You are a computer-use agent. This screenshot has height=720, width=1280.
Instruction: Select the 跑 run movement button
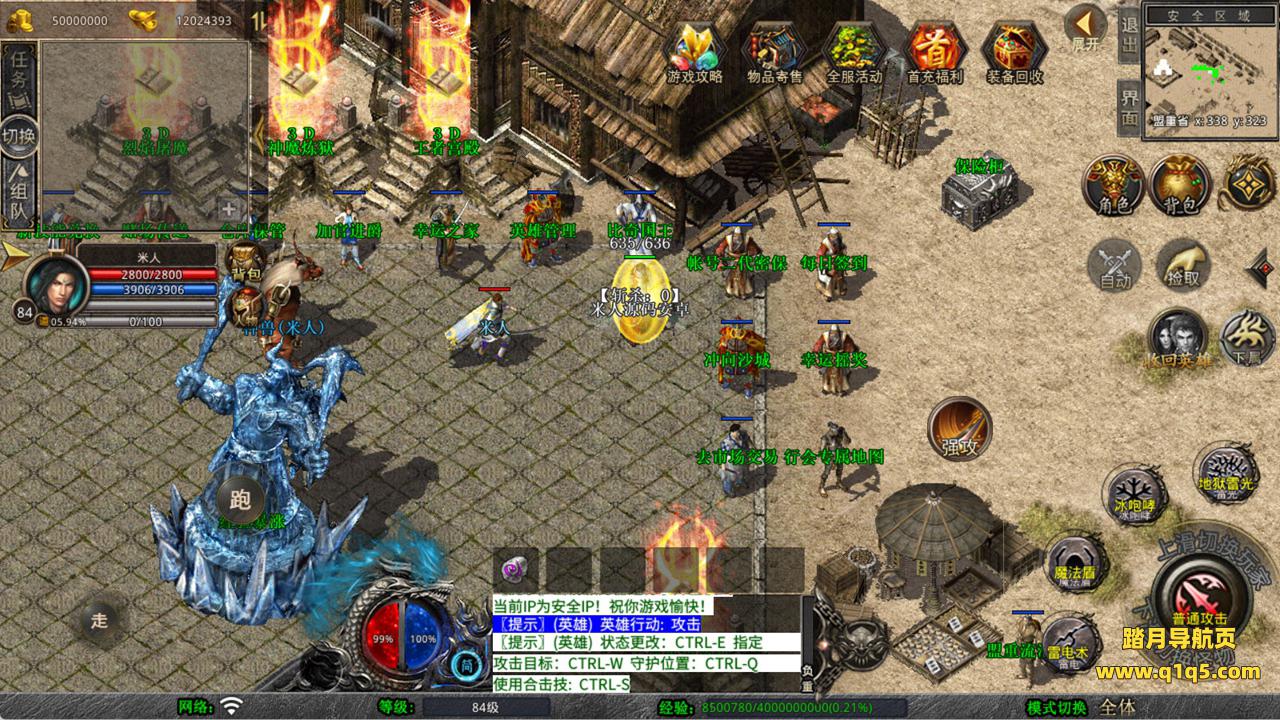(x=240, y=498)
